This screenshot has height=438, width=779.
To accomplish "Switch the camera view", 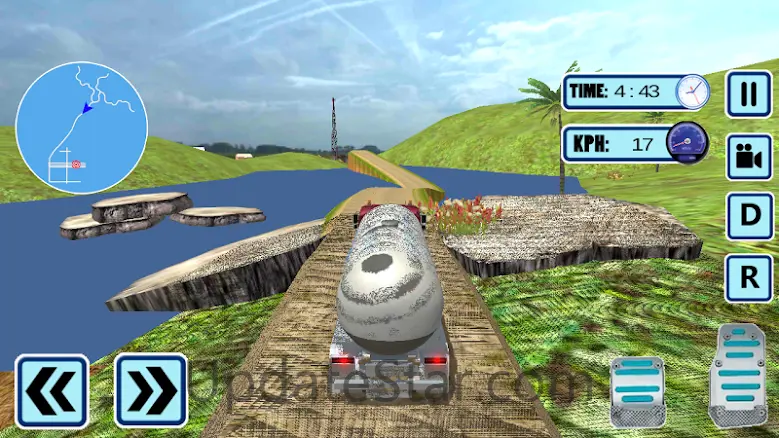I will pos(748,156).
